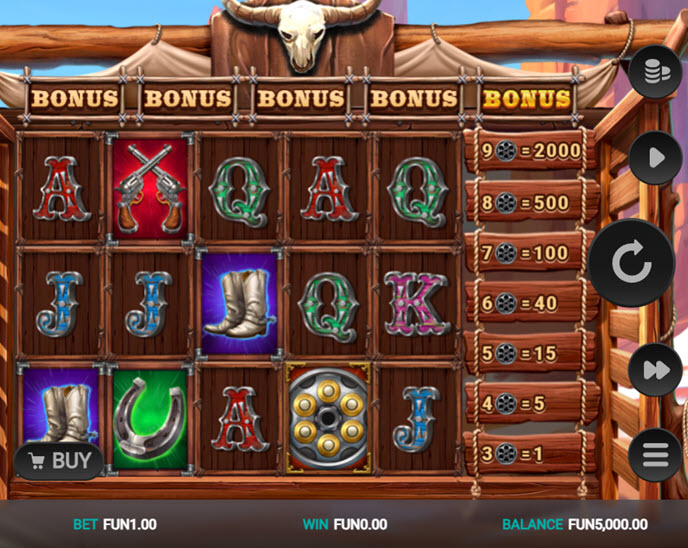The width and height of the screenshot is (688, 548).
Task: Open the BUY bonus feature
Action: tap(60, 461)
